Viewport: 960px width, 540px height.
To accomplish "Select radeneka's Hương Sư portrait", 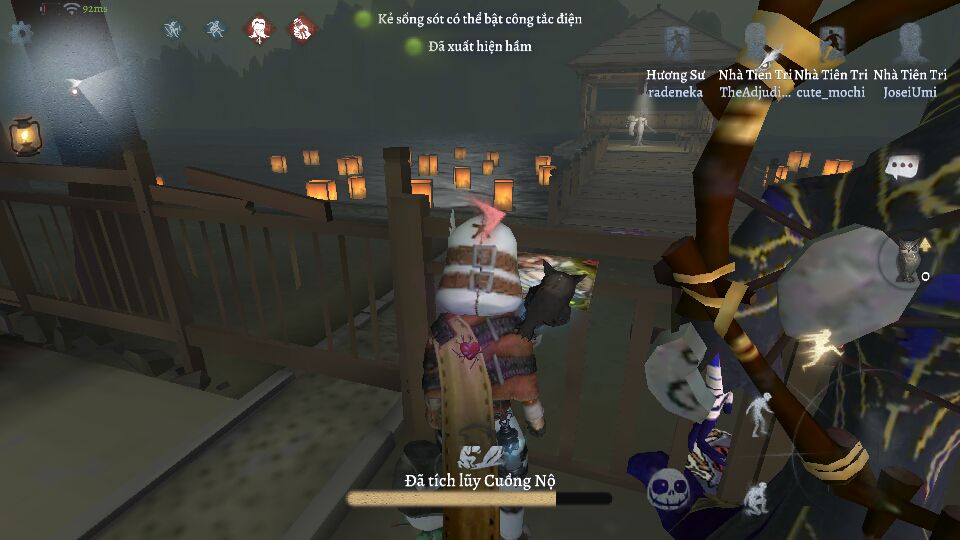I will coord(676,45).
